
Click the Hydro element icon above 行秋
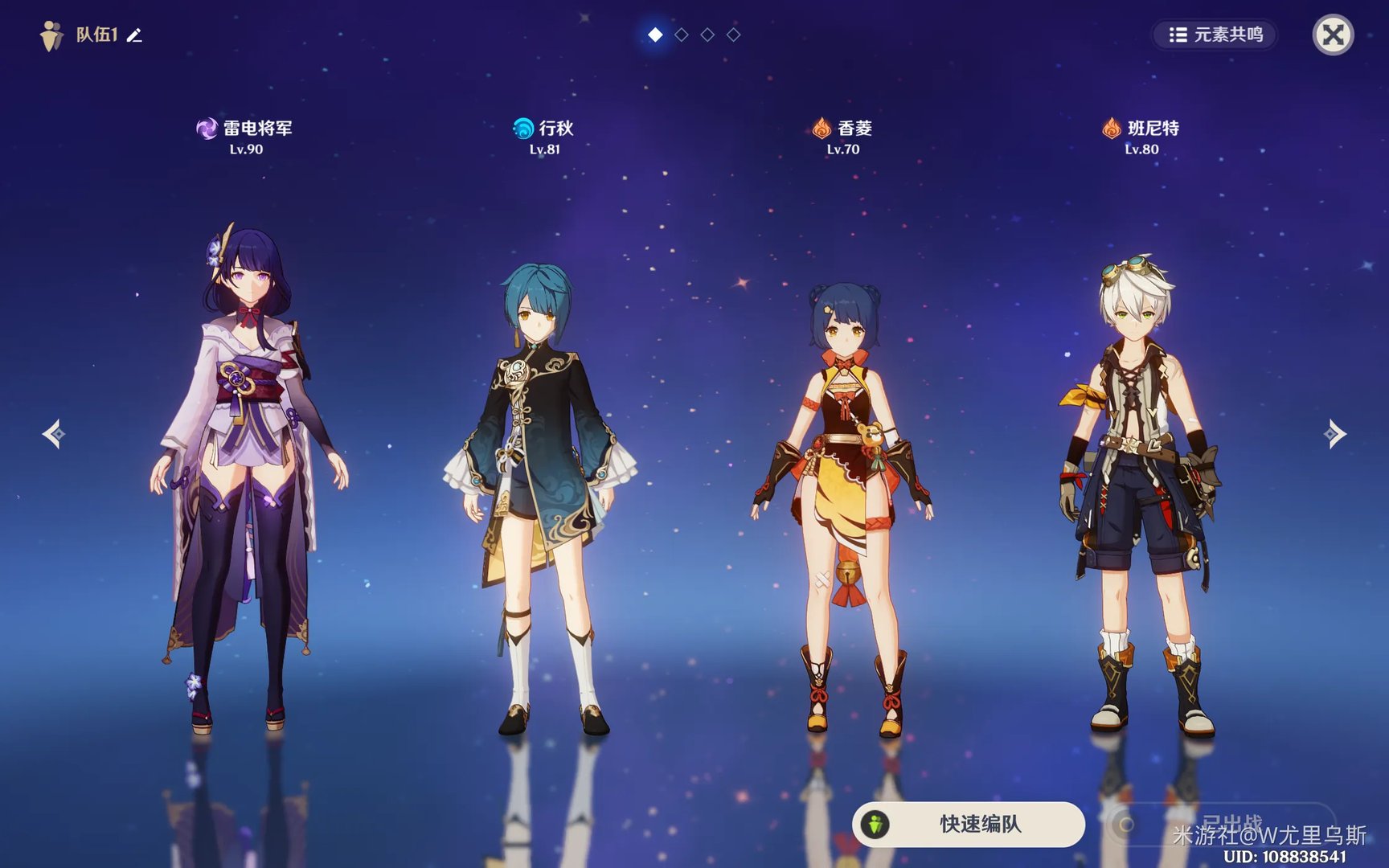click(x=523, y=127)
